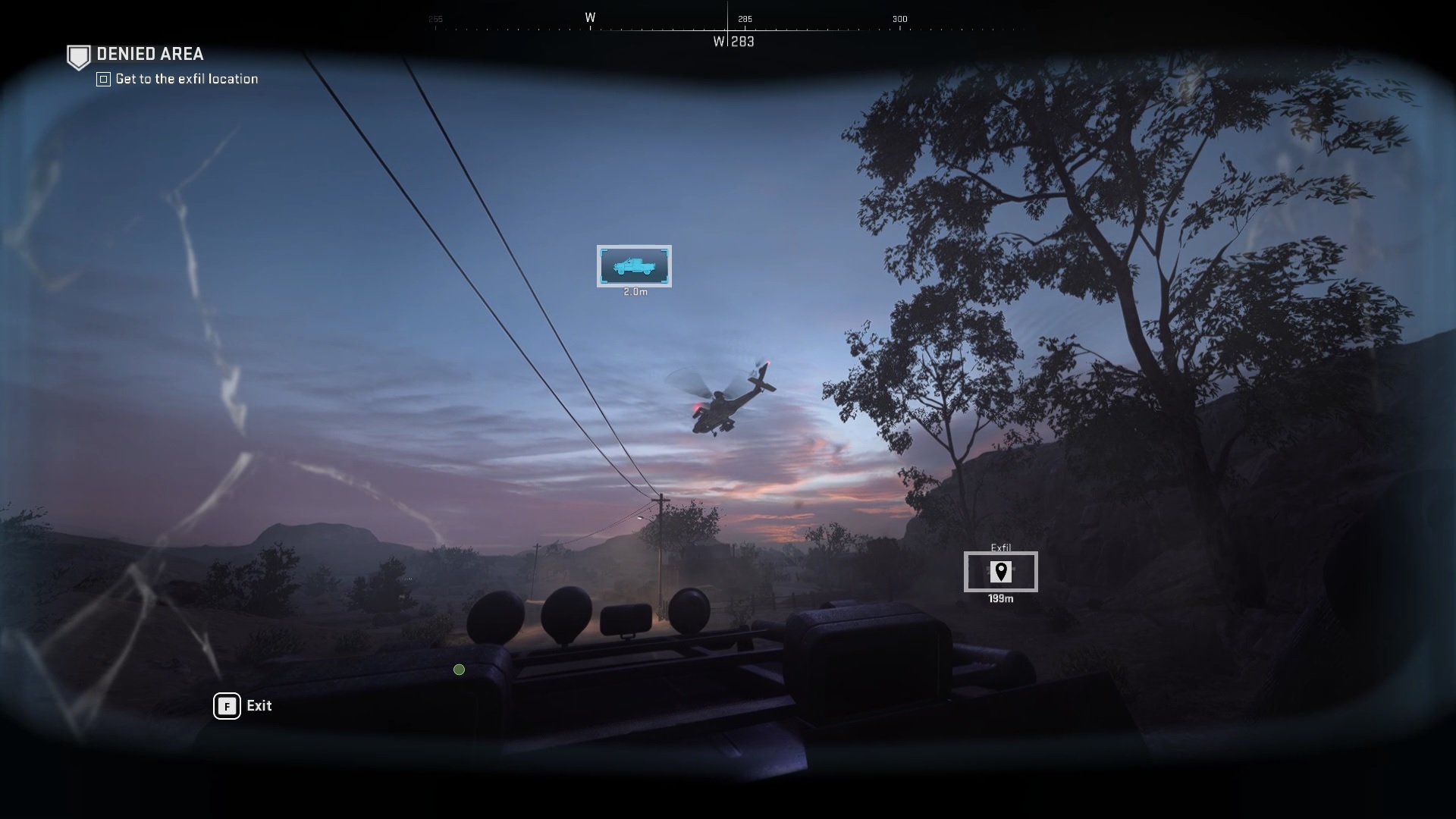Click the compass heading bar
1456x819 pixels.
[x=728, y=29]
